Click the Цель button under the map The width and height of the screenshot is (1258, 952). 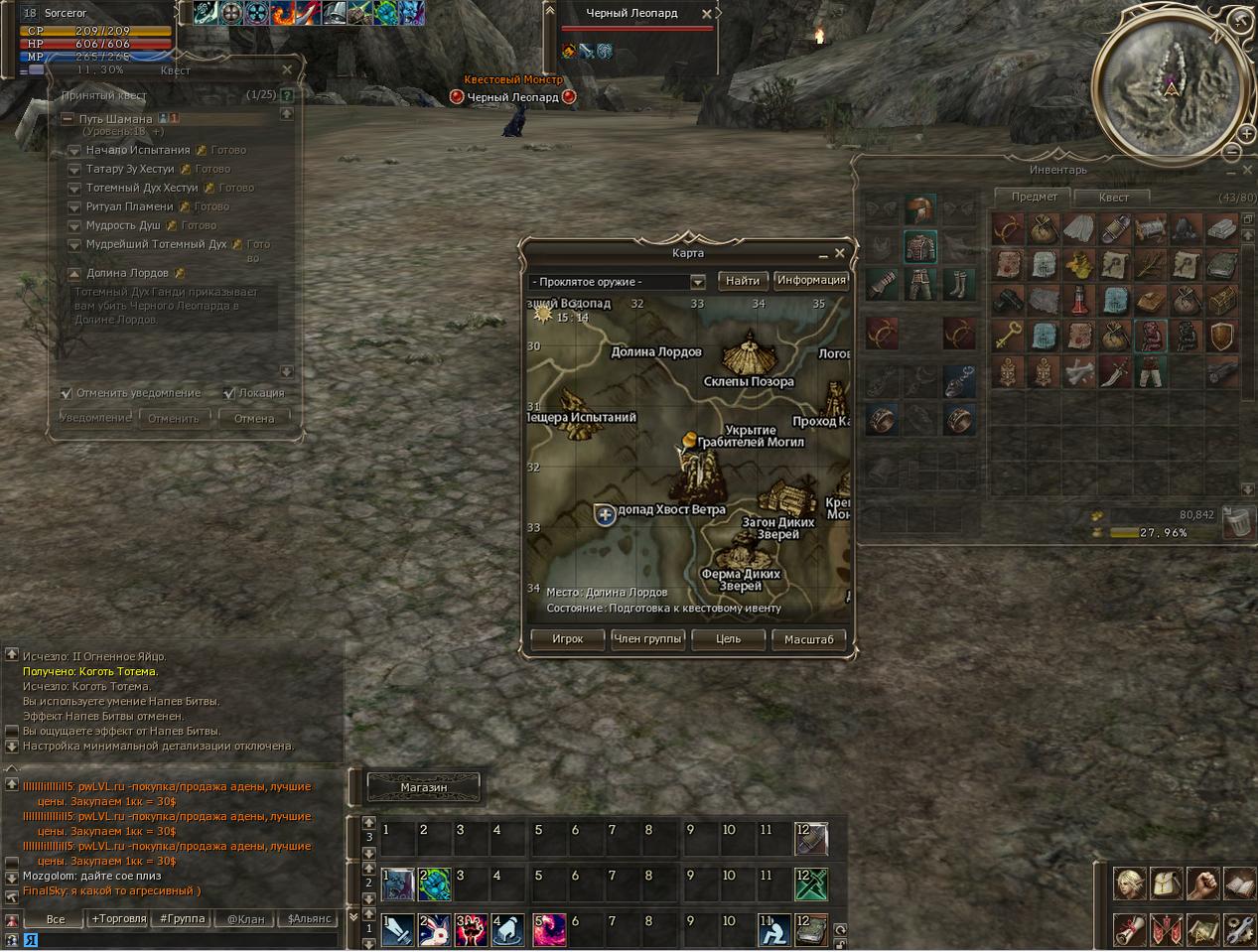click(728, 639)
